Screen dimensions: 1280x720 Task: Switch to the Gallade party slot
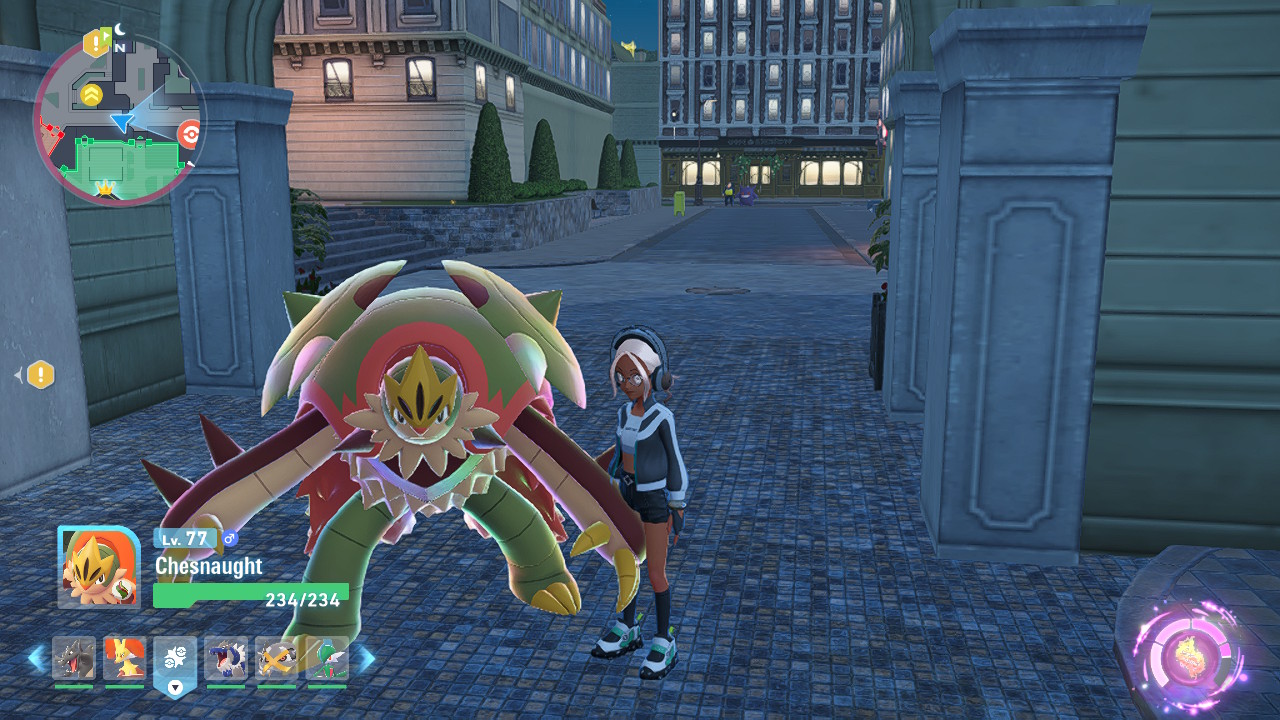coord(327,658)
